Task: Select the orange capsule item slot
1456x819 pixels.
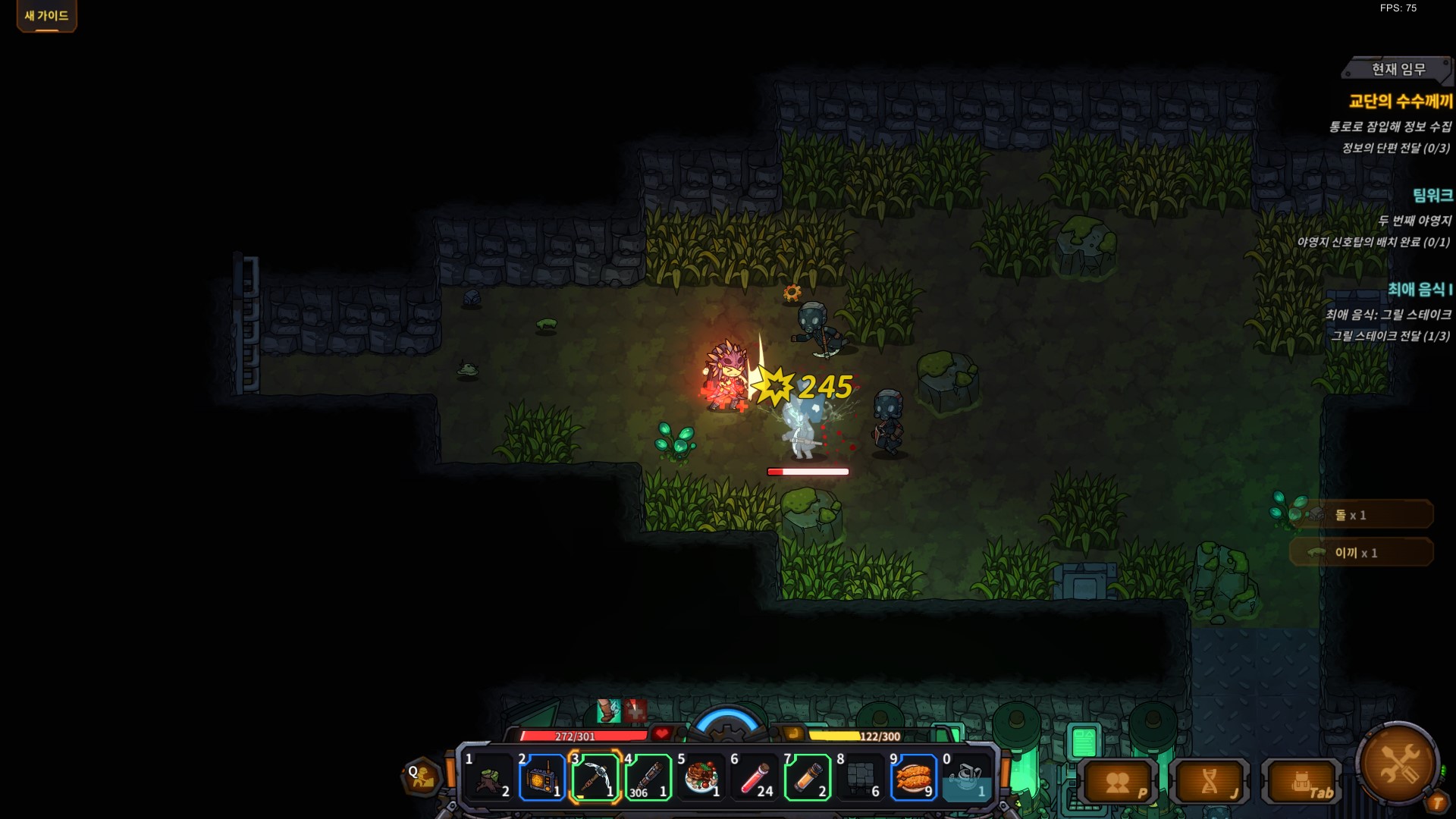Action: (808, 778)
